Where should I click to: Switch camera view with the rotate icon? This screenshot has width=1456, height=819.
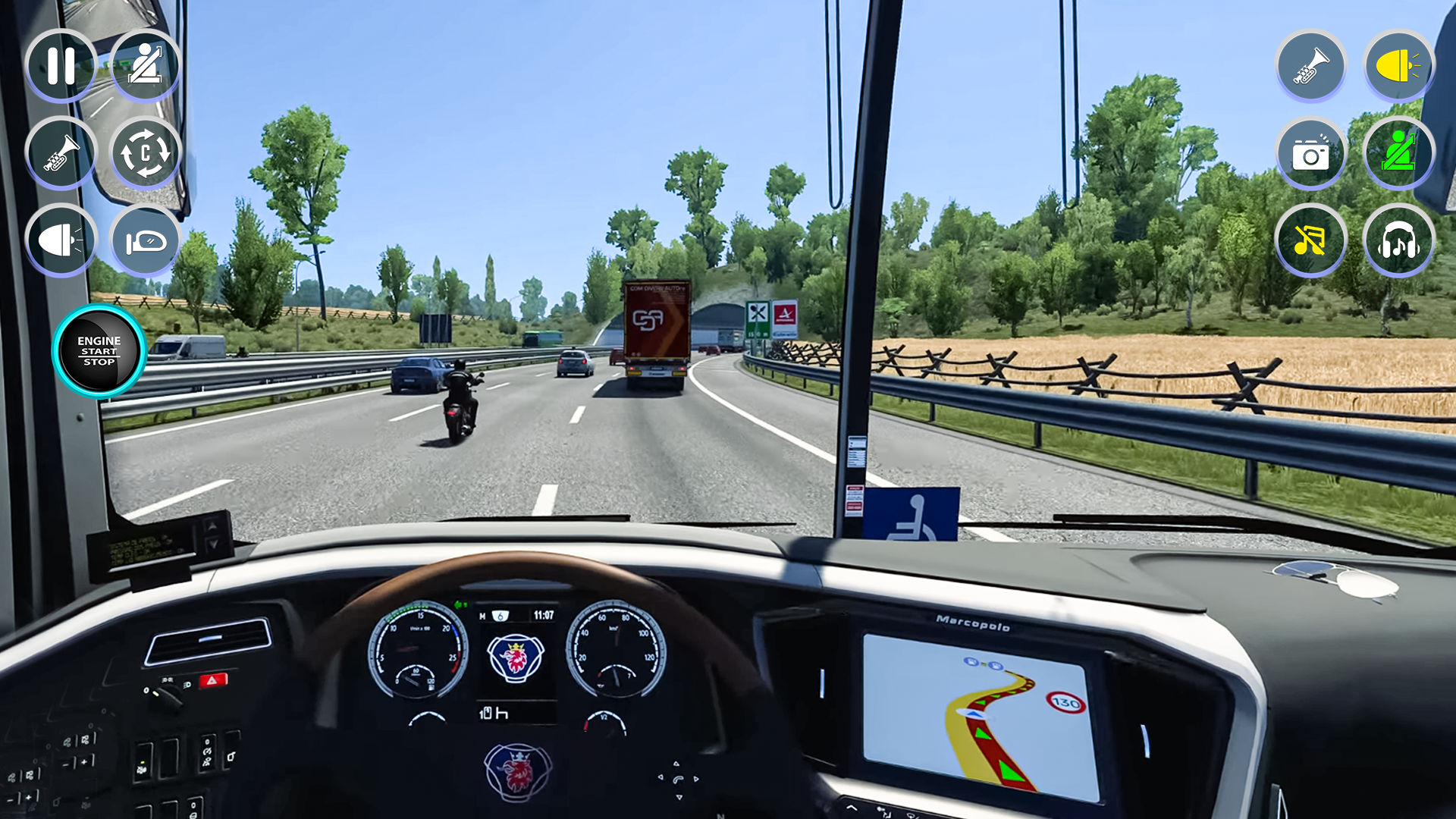[x=146, y=153]
